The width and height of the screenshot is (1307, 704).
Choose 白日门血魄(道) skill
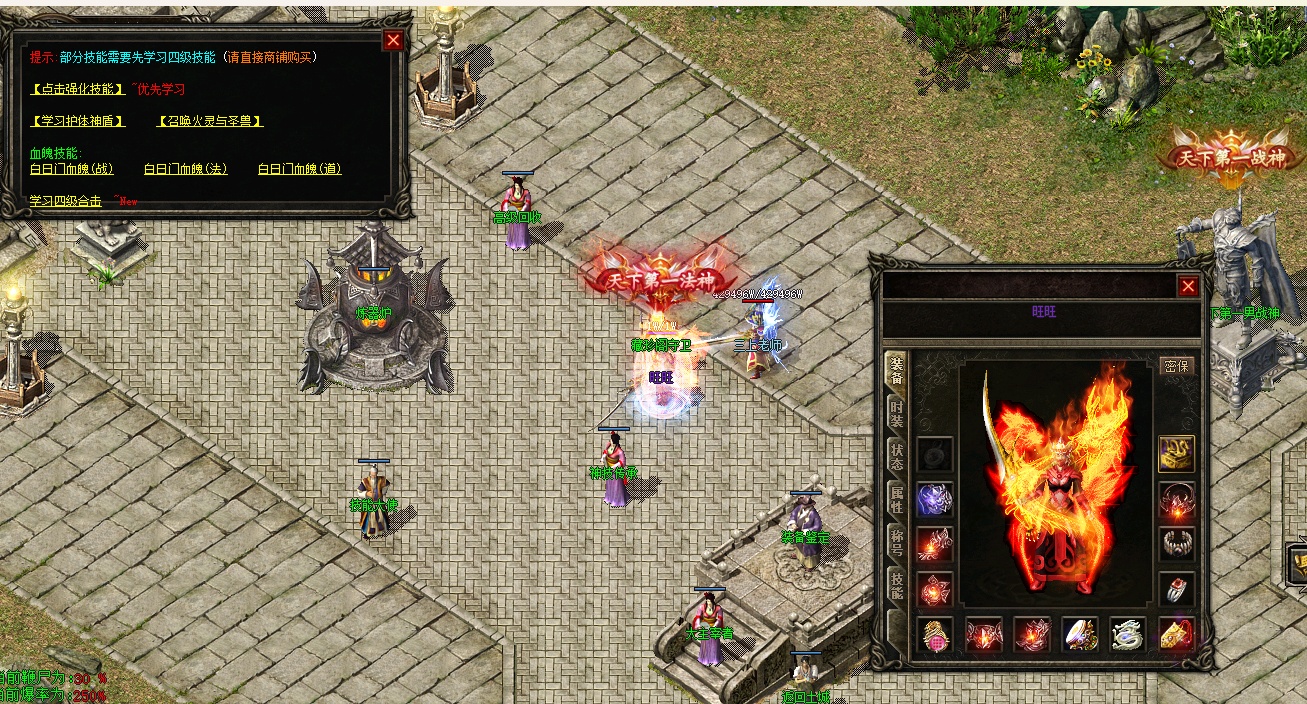click(x=300, y=169)
